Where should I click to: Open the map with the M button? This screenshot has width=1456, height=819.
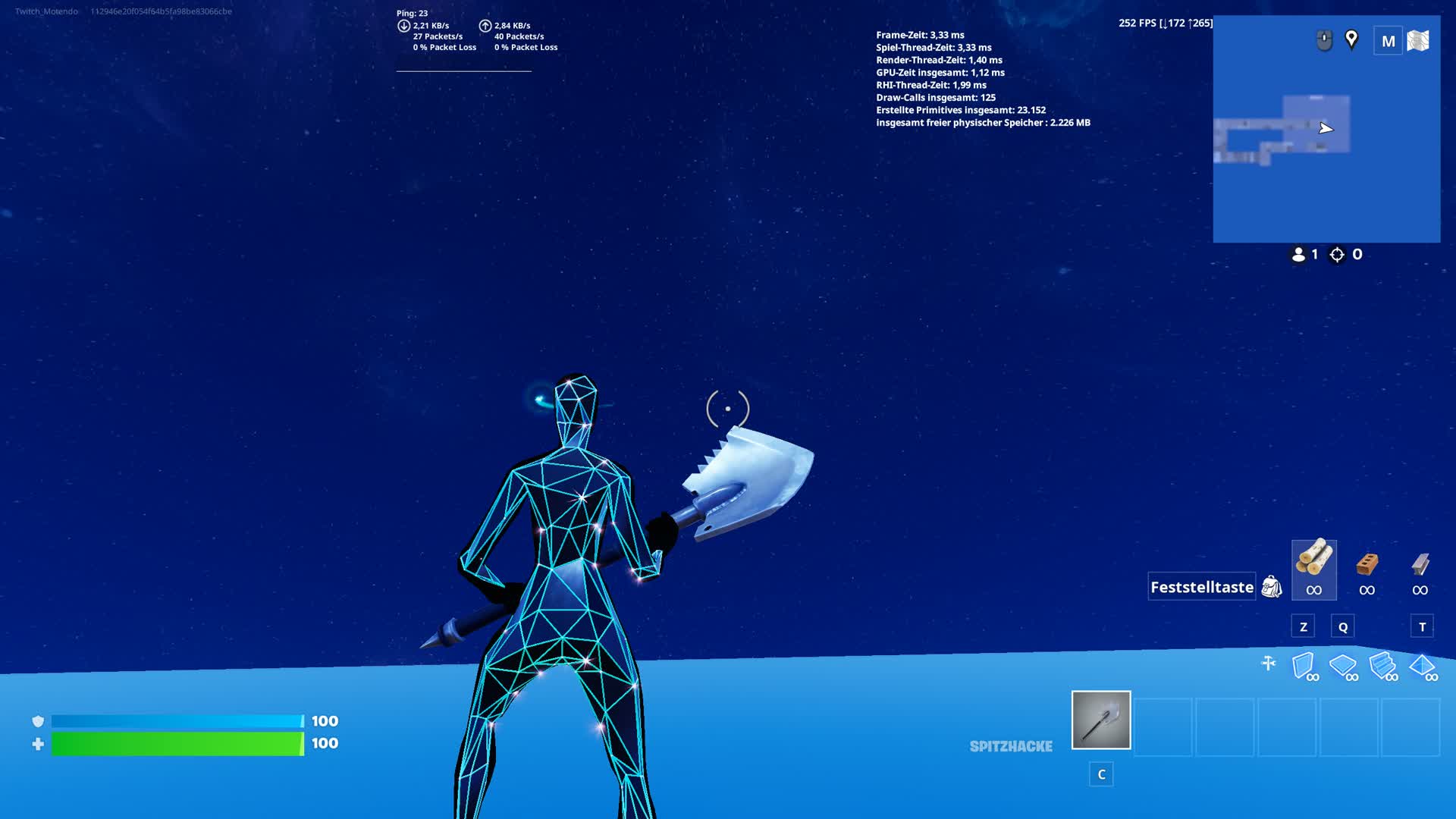tap(1389, 41)
